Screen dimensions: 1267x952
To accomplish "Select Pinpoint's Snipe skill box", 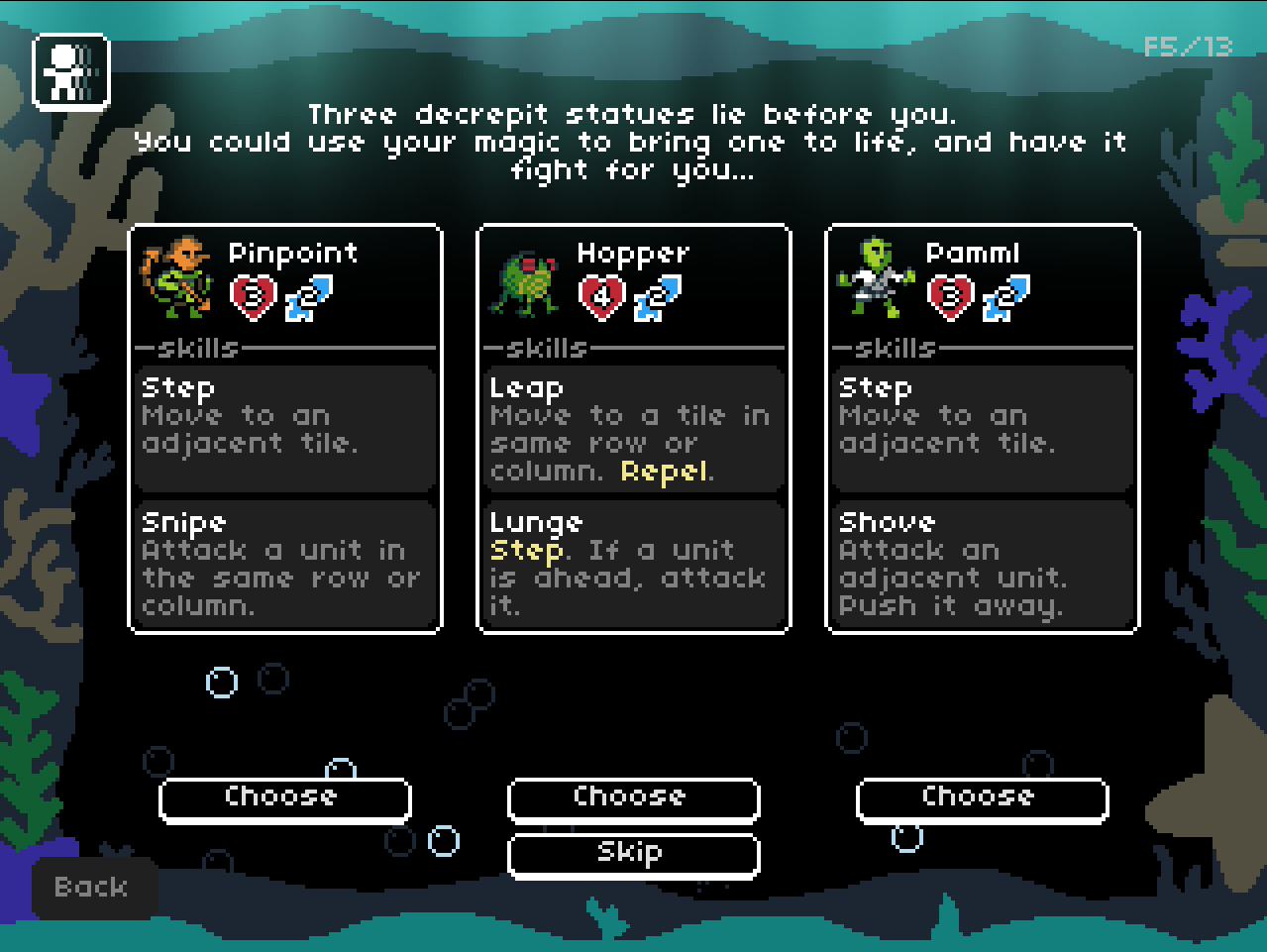I will [x=285, y=564].
